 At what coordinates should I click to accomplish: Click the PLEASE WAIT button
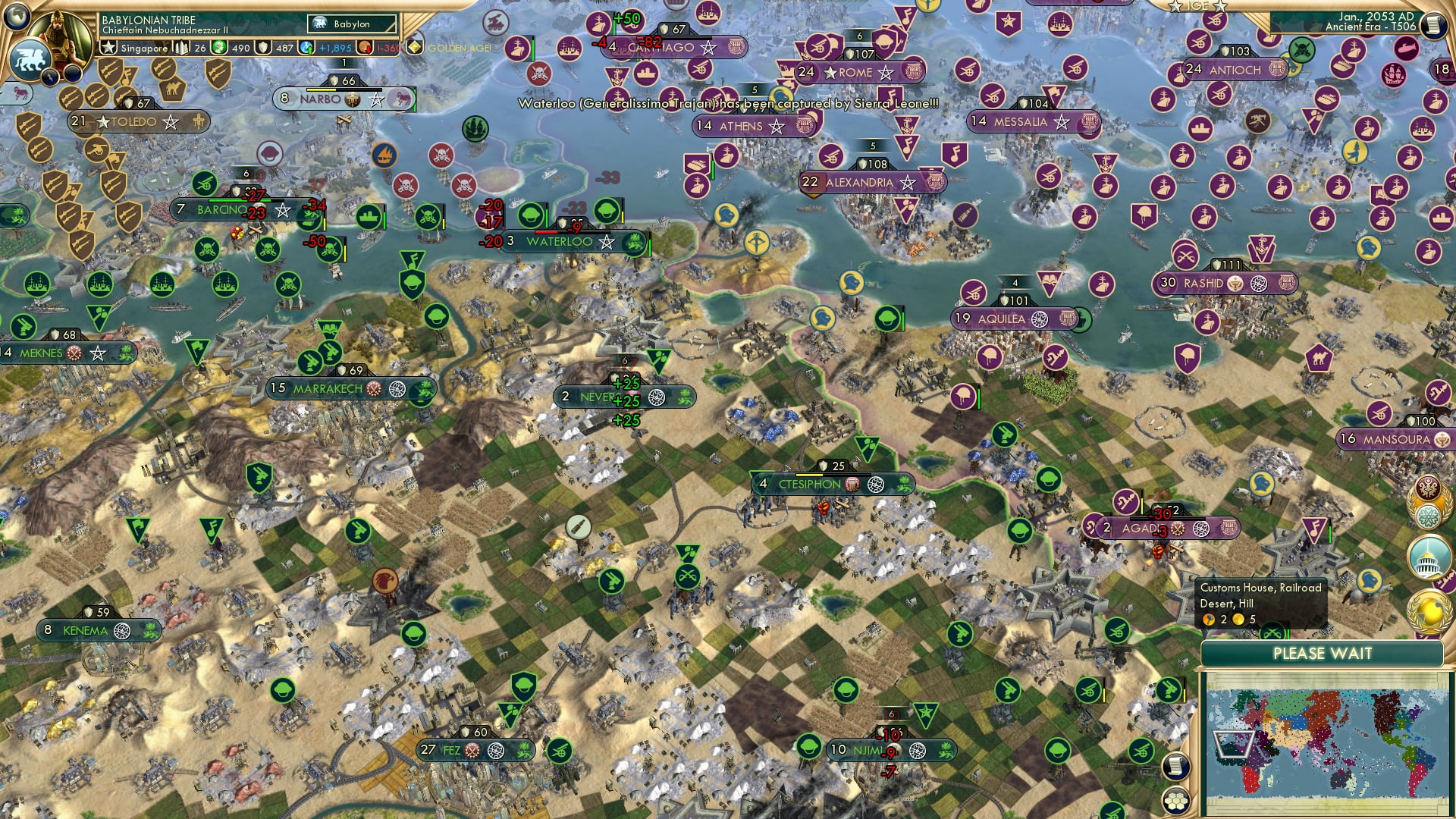[x=1325, y=653]
